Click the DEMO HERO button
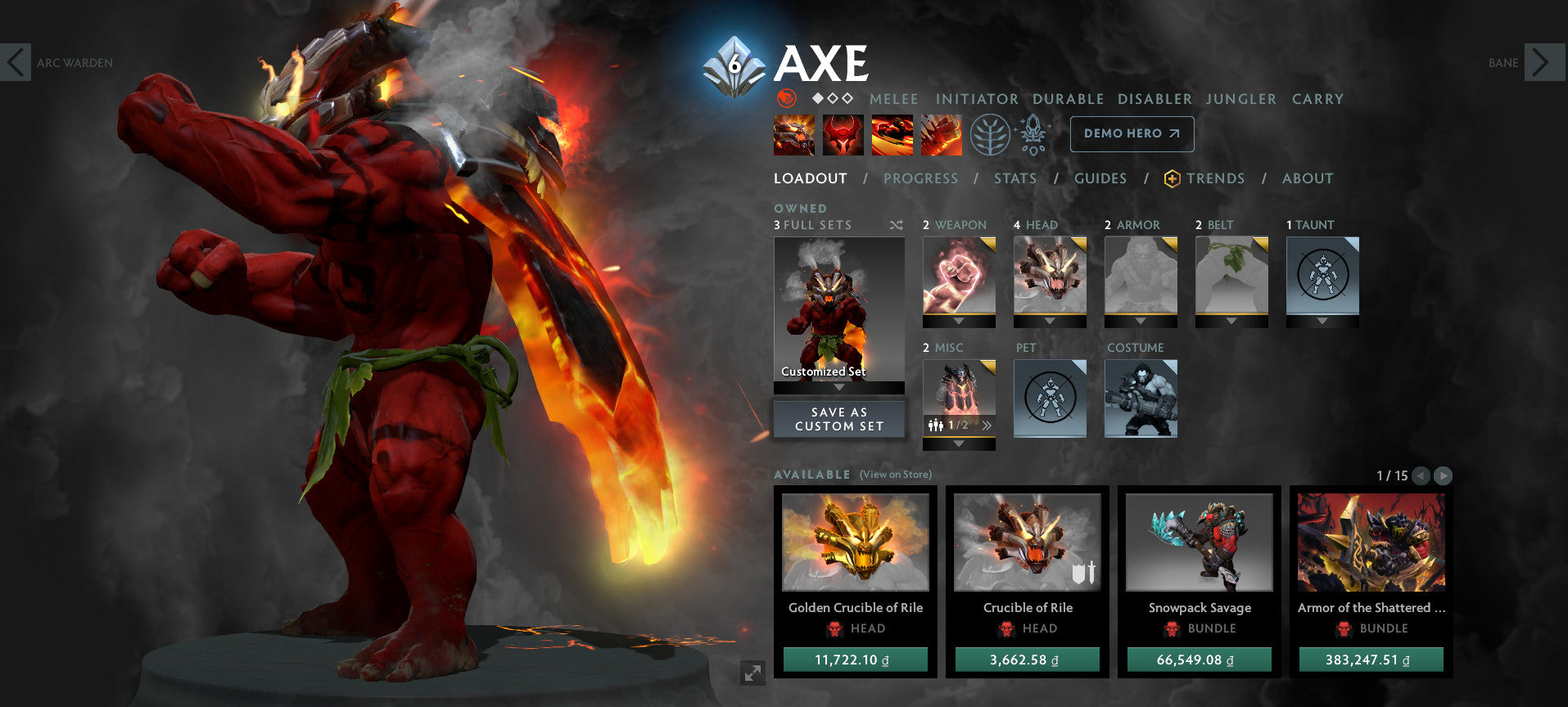This screenshot has height=707, width=1568. tap(1131, 133)
